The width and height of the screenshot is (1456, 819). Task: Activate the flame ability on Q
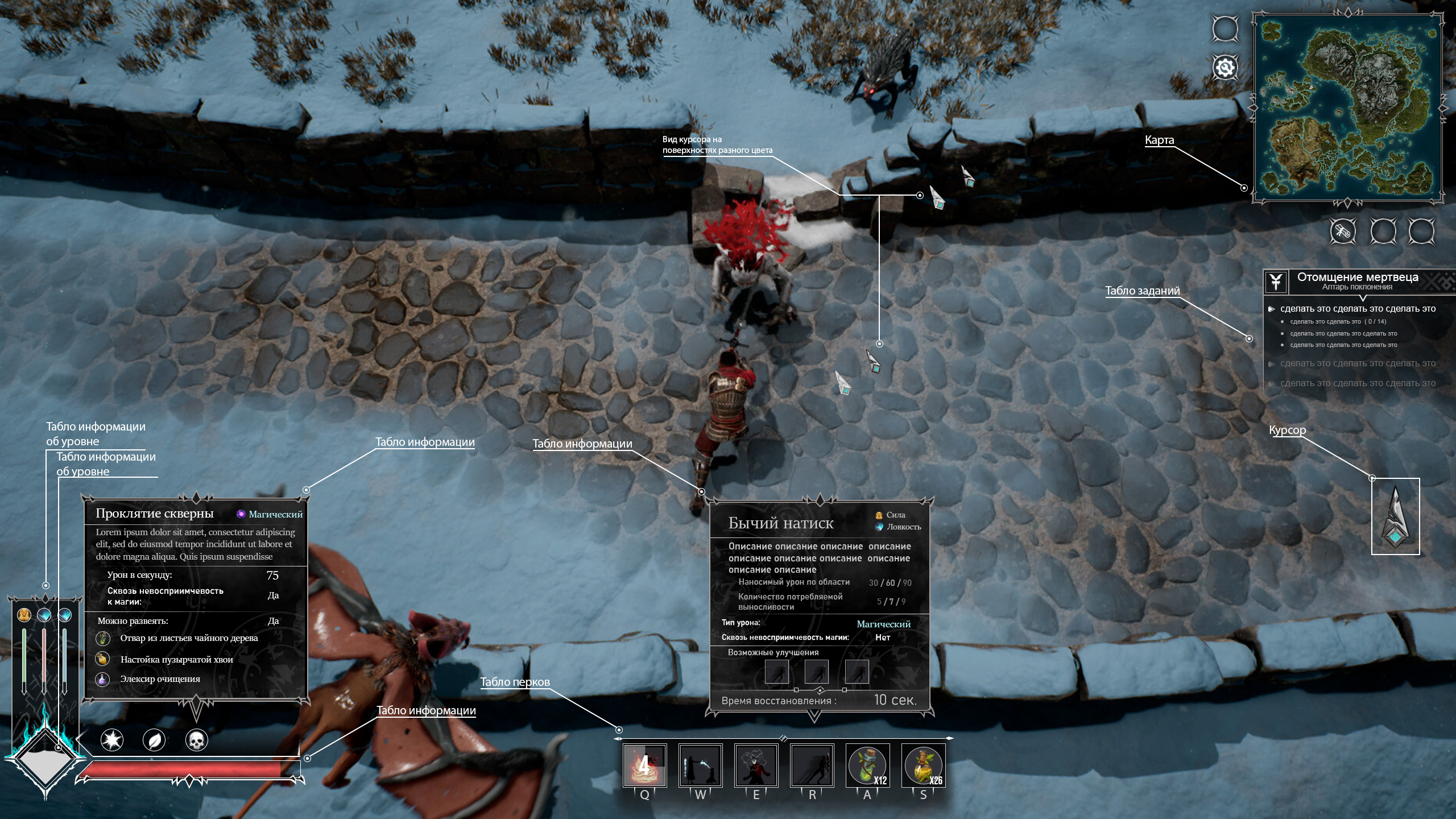point(644,766)
